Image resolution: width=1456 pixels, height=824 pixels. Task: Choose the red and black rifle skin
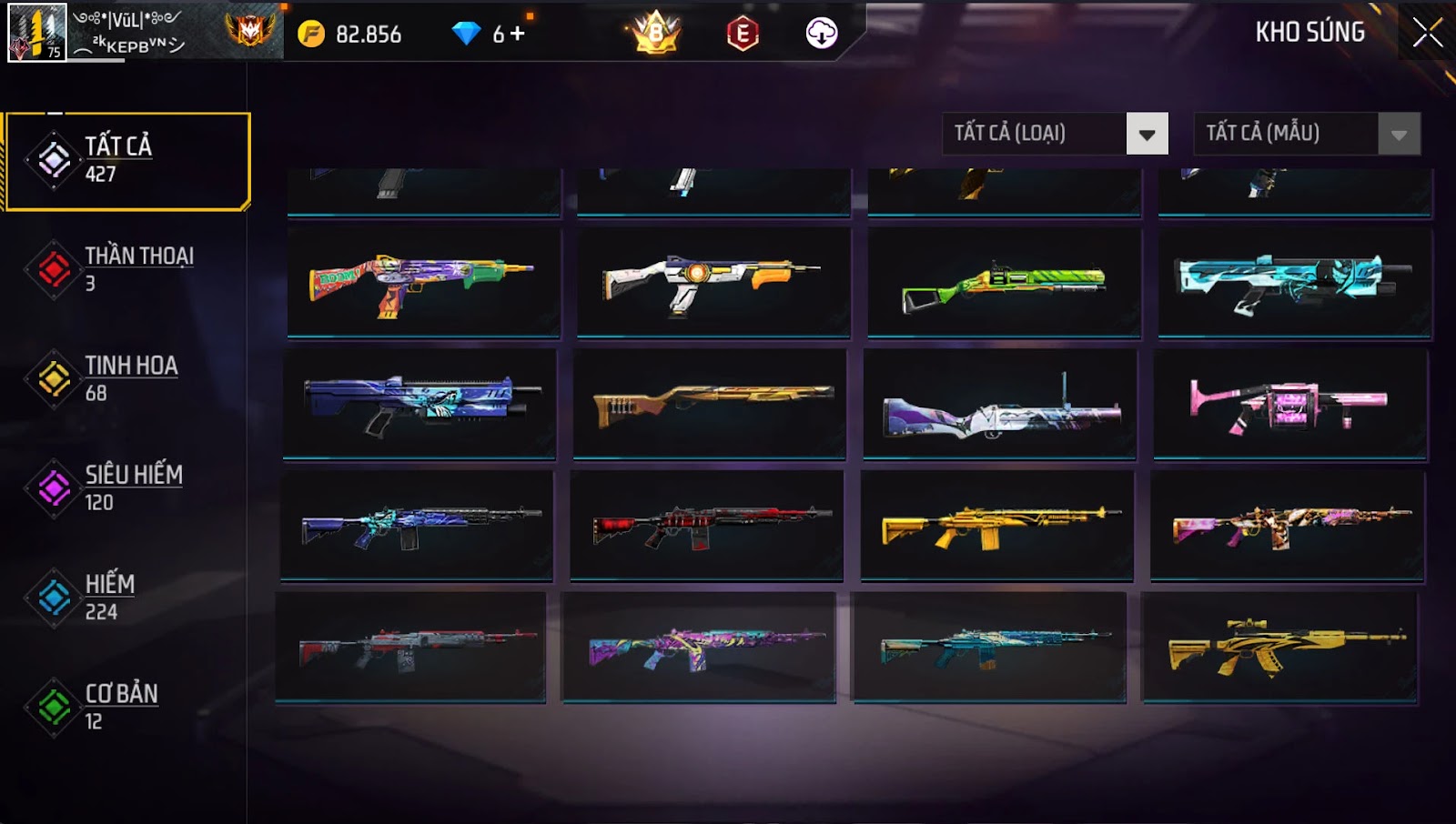[707, 526]
